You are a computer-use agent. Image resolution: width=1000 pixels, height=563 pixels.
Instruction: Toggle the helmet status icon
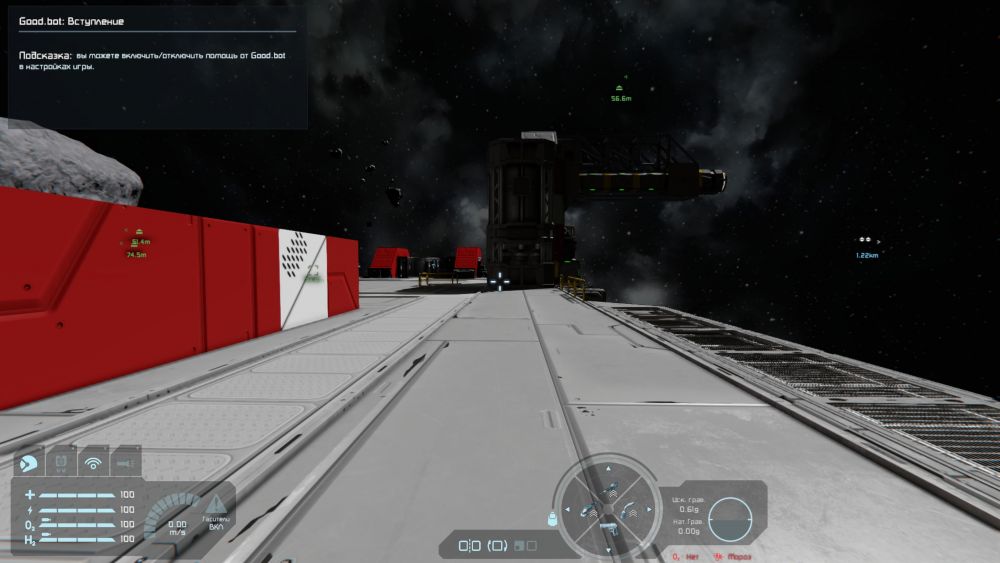29,462
